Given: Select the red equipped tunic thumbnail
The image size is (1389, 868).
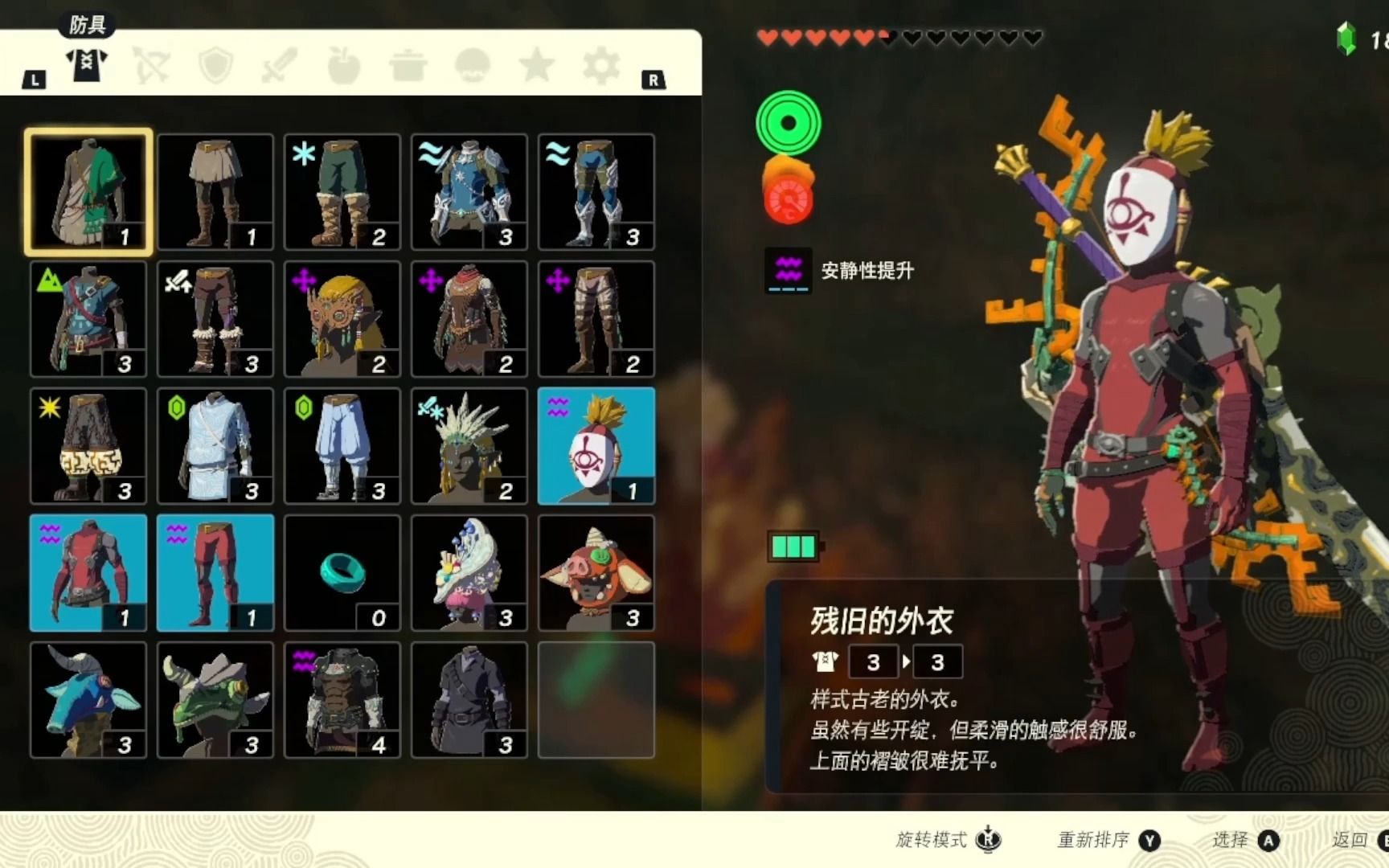Looking at the screenshot, I should point(88,572).
